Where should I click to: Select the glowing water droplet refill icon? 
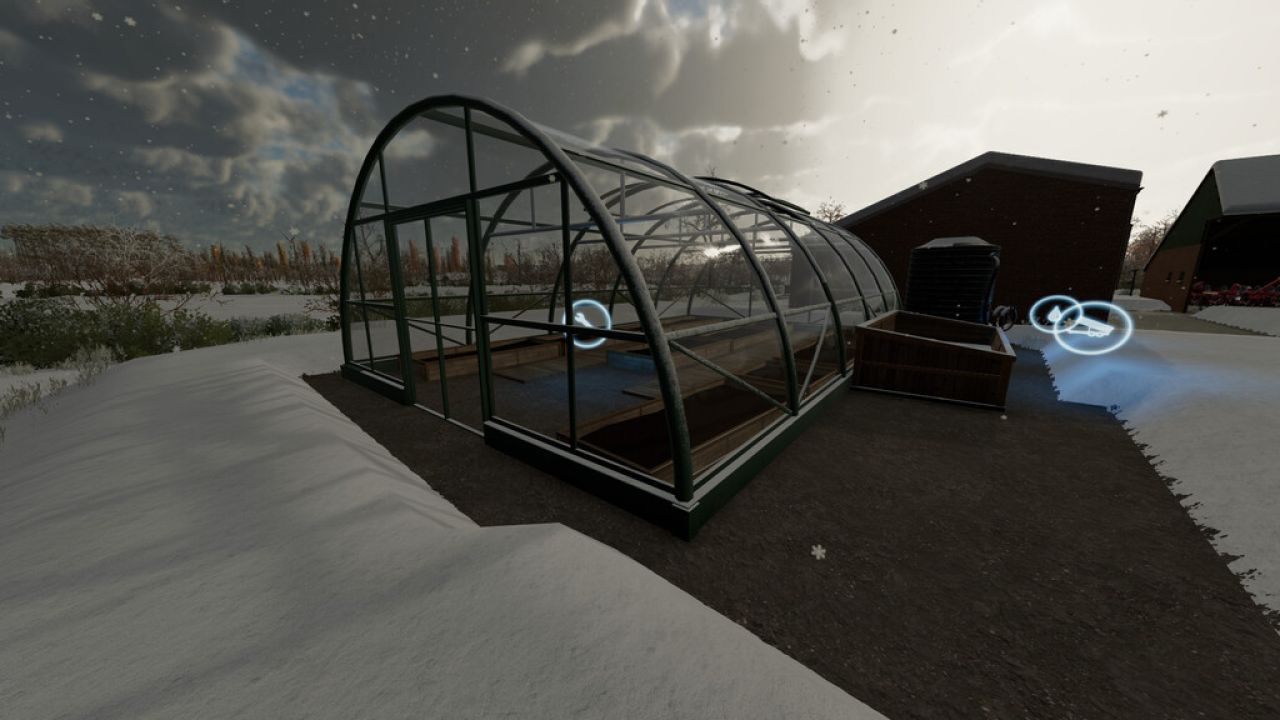point(1057,315)
